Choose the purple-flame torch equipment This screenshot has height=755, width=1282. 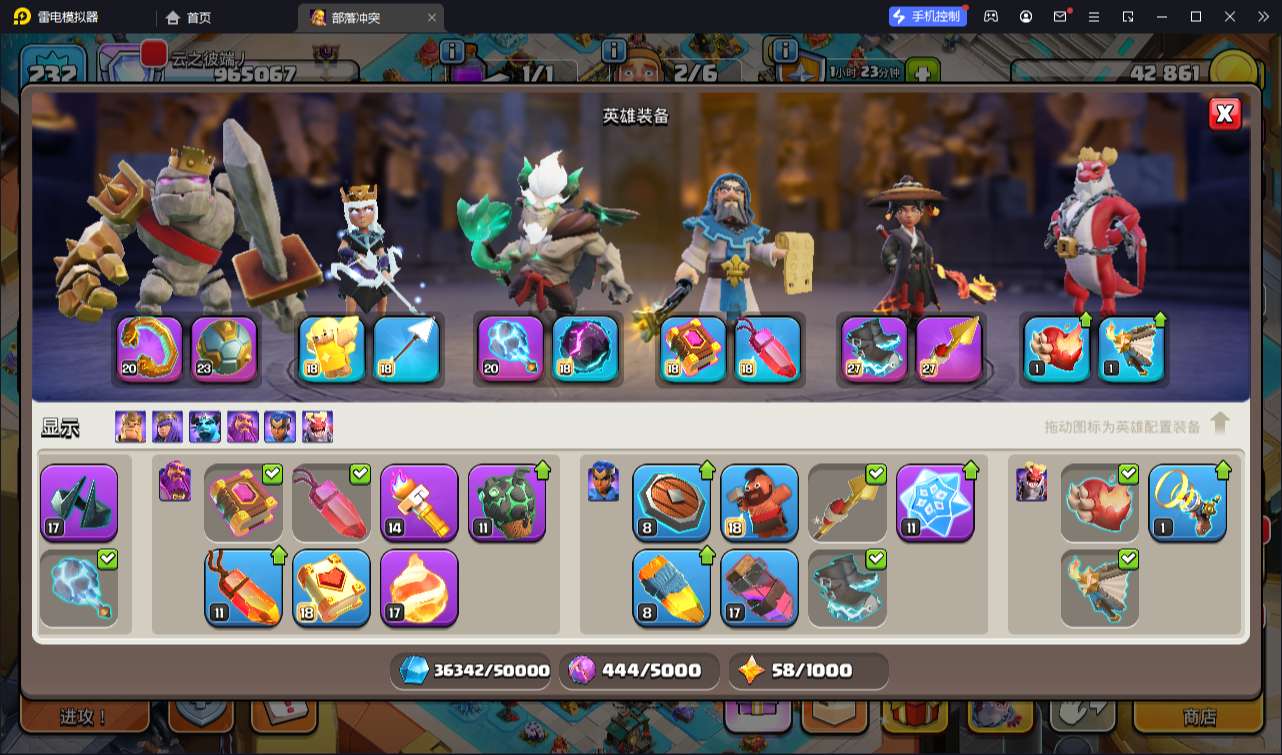[419, 503]
